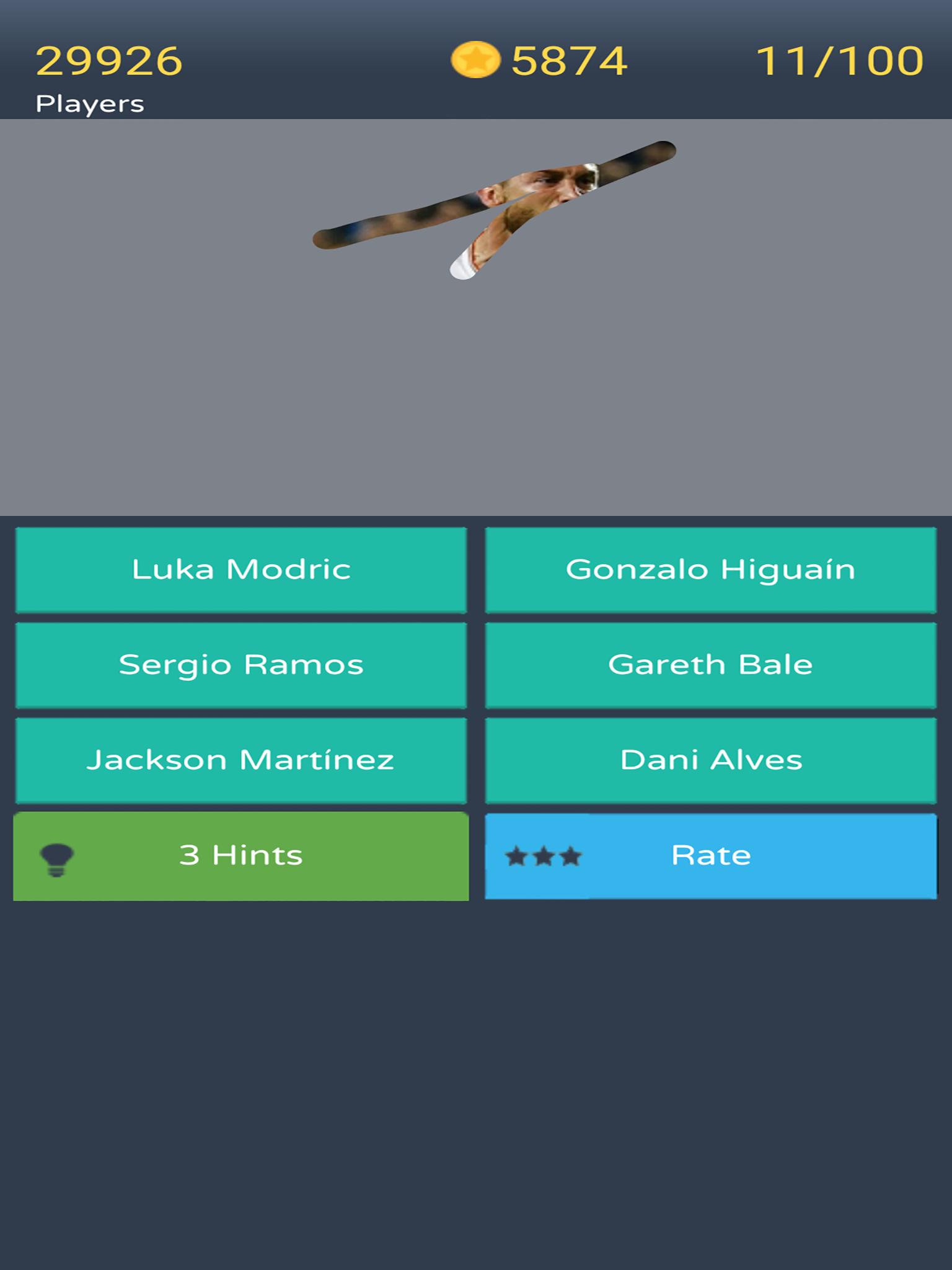Select Luka Modric as your answer

coord(241,571)
